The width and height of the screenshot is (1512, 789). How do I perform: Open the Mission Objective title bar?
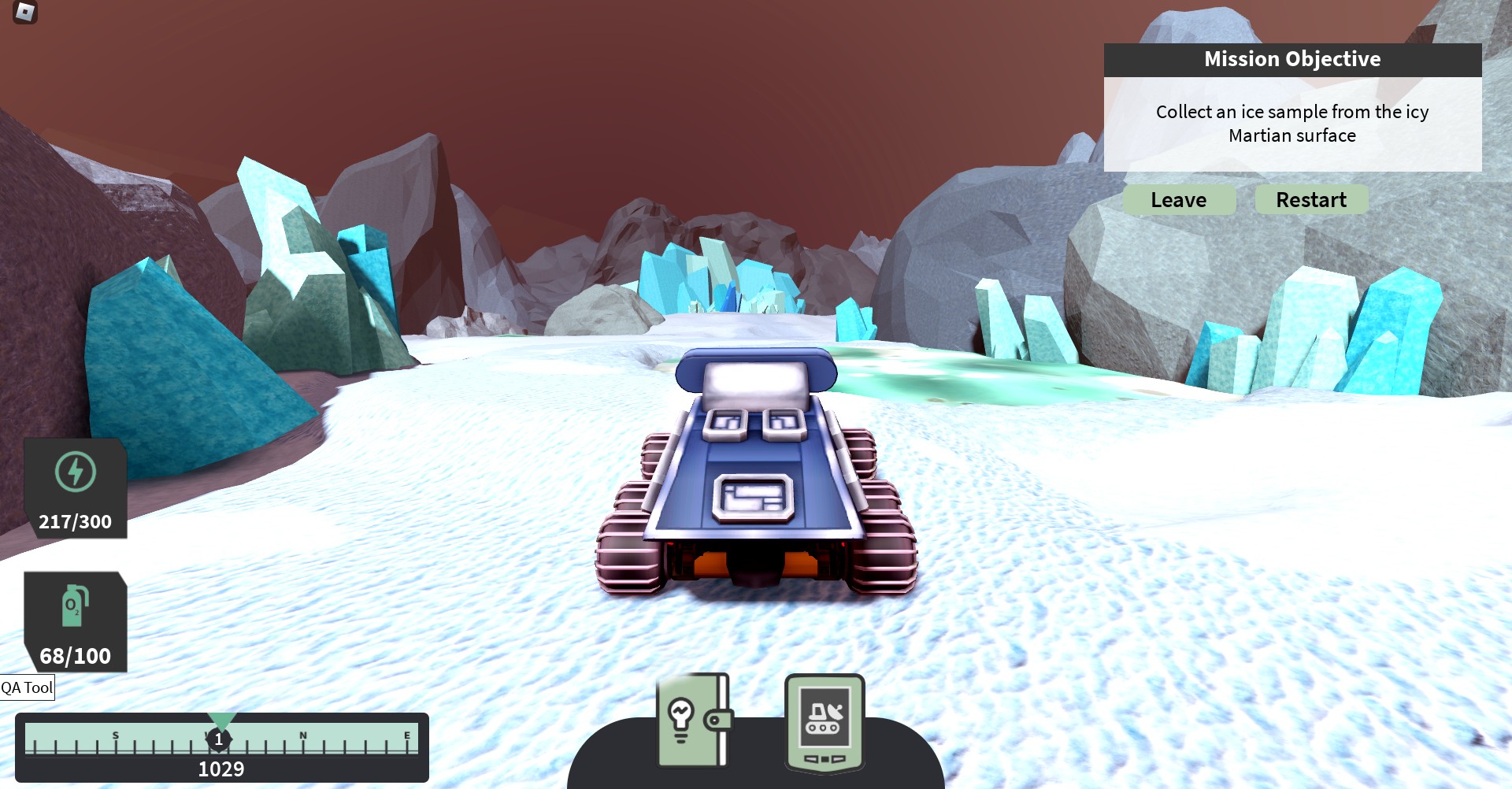pos(1292,59)
